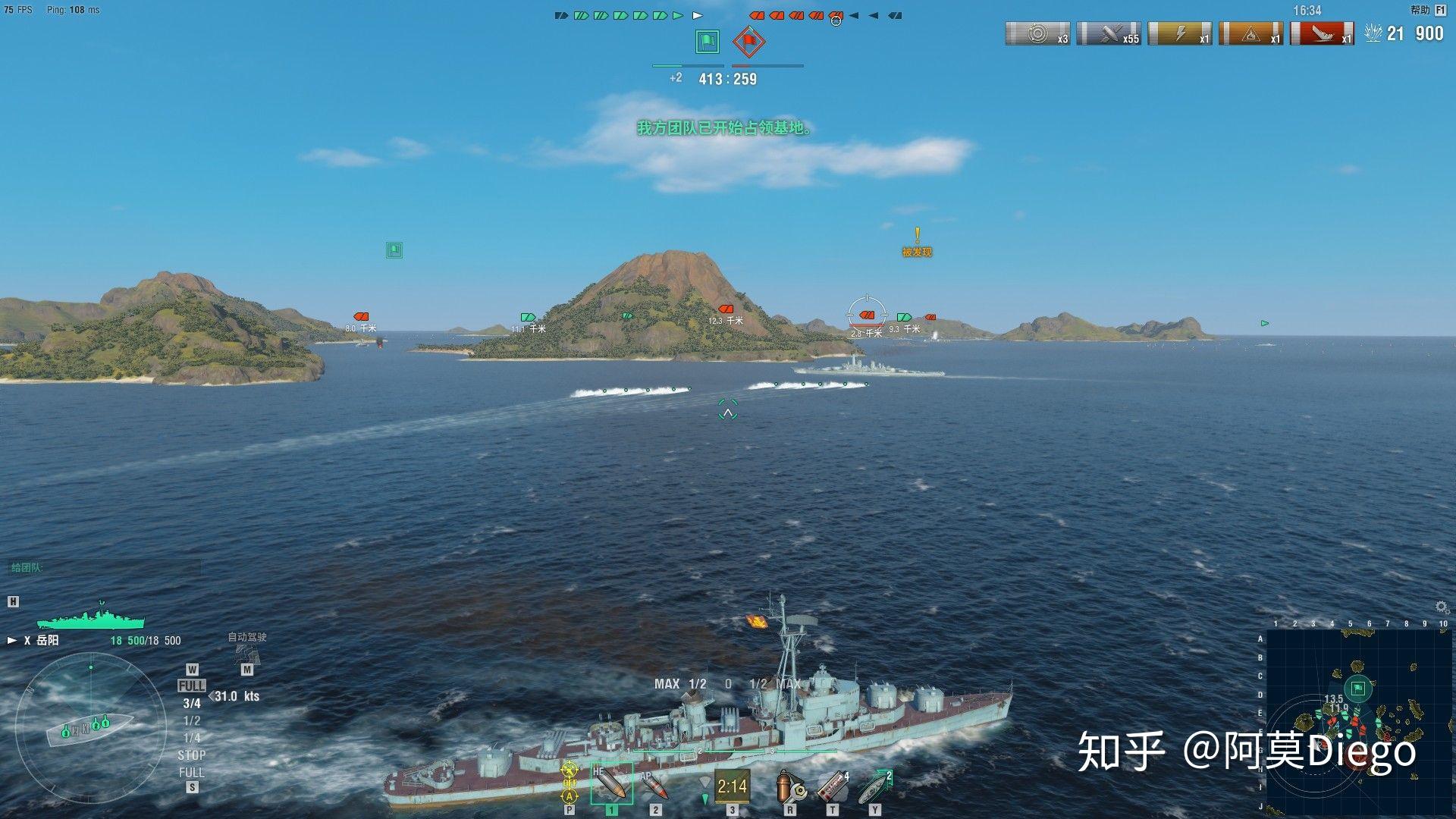Select the torpedo slot with 2:14 timer
Screen dimensions: 1456x819
click(x=731, y=786)
